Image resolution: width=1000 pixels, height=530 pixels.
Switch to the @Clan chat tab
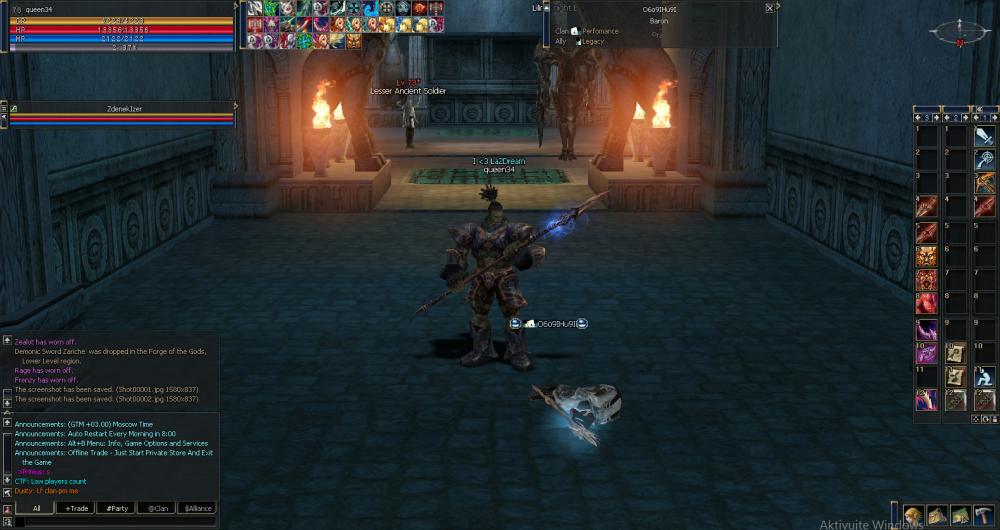(156, 508)
